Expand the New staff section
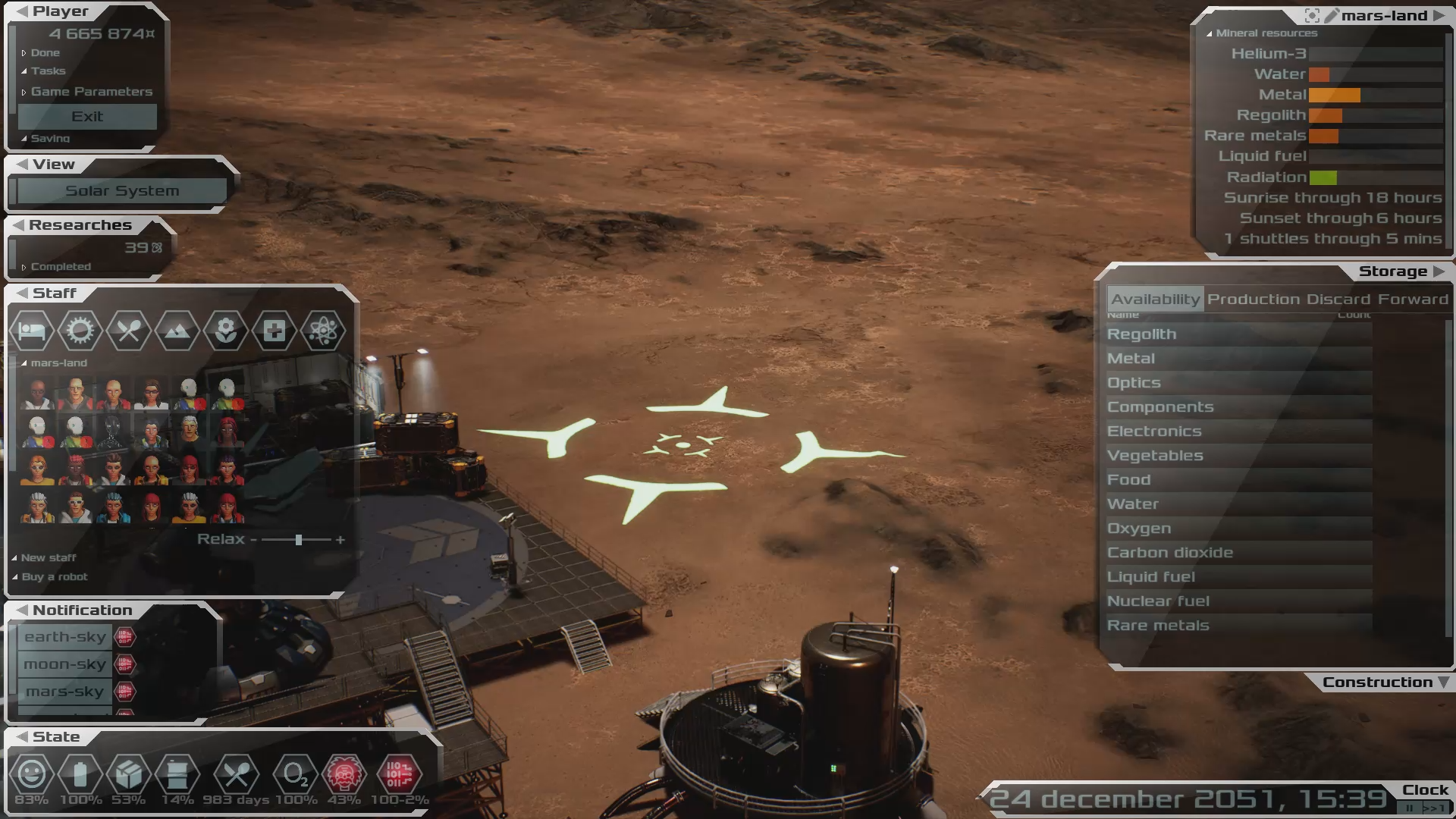Image resolution: width=1456 pixels, height=819 pixels. pyautogui.click(x=48, y=558)
